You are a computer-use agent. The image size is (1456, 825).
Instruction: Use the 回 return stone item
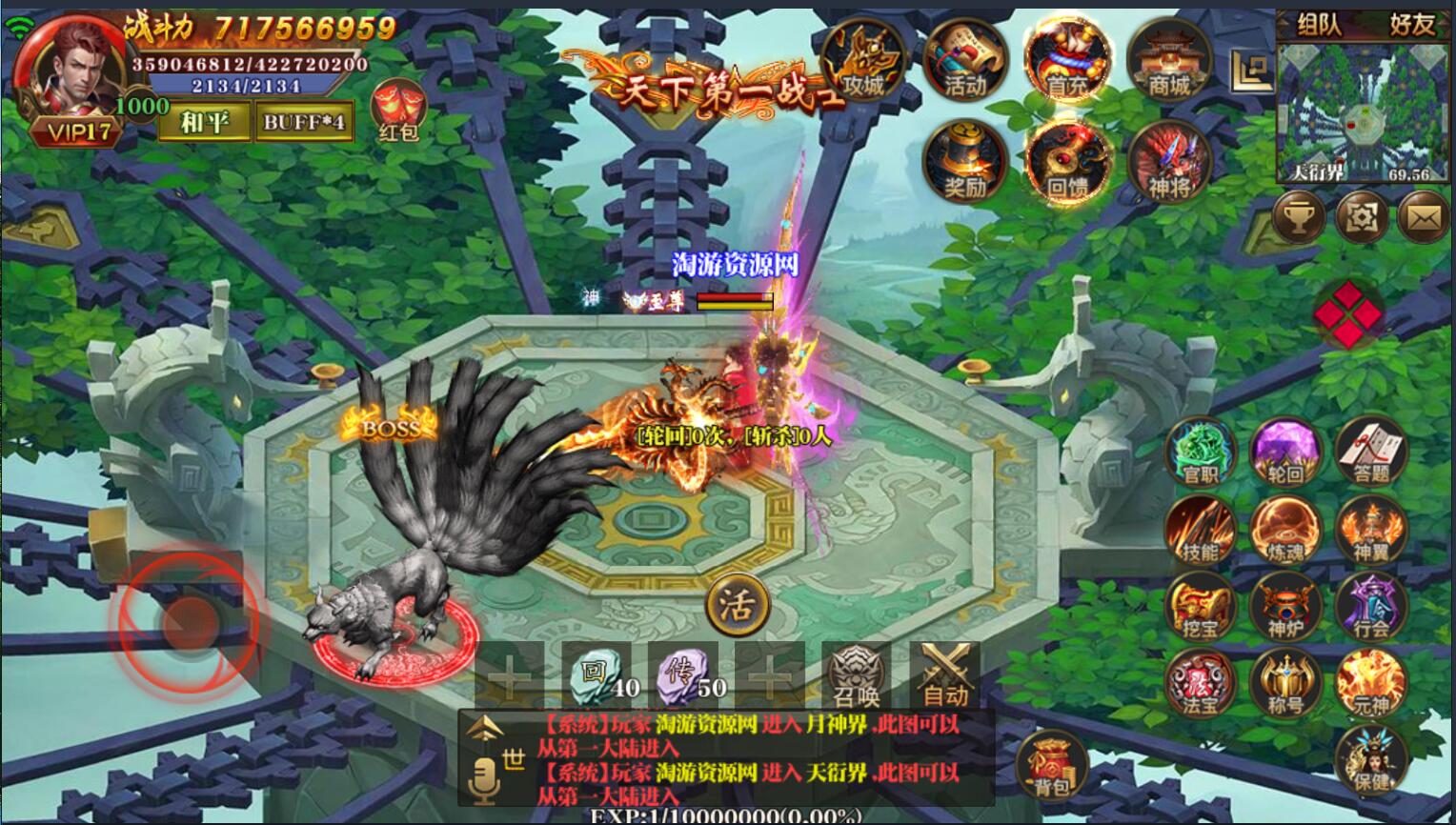pyautogui.click(x=596, y=674)
